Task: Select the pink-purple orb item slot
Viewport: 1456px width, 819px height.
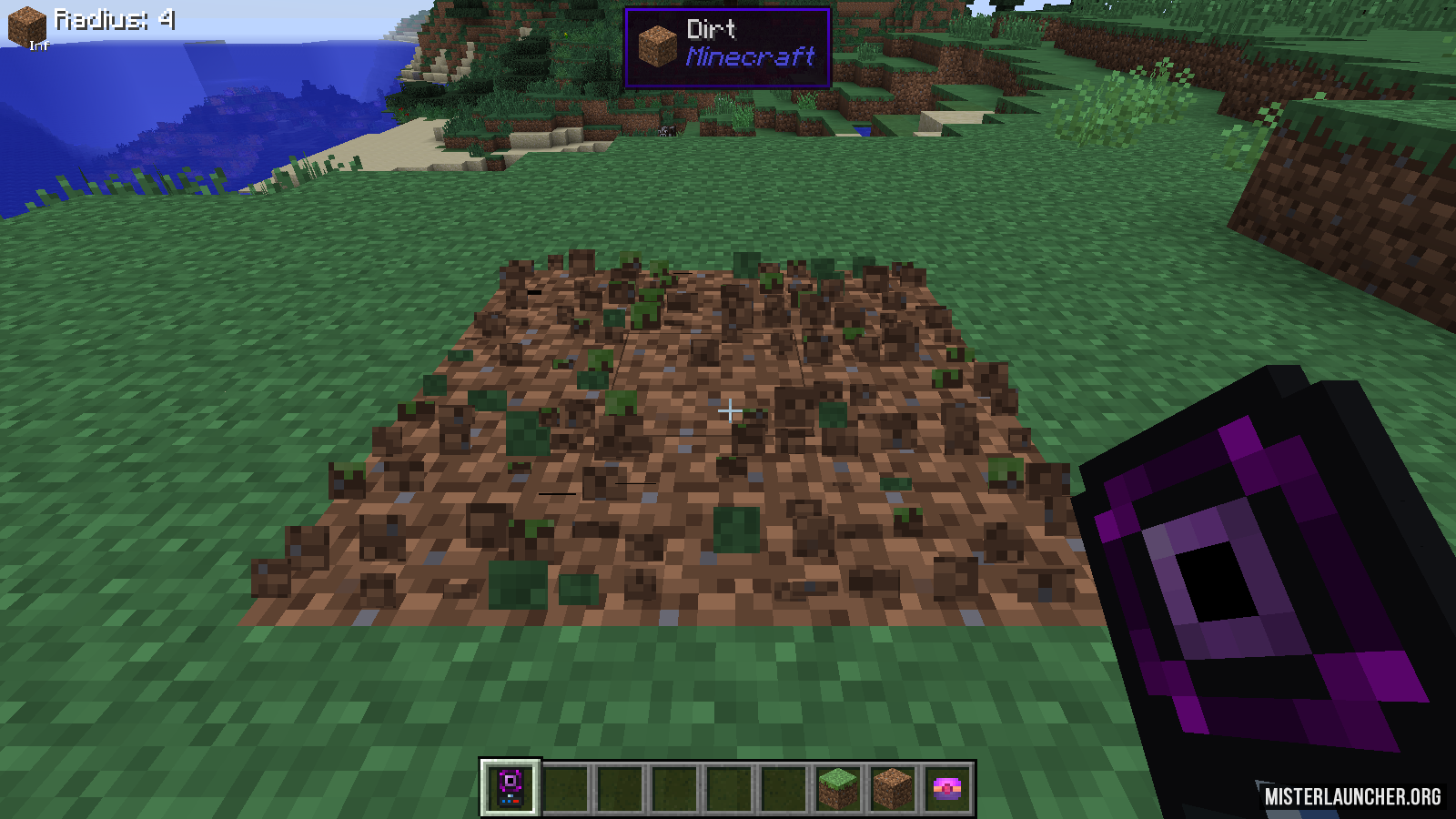Action: point(946,787)
